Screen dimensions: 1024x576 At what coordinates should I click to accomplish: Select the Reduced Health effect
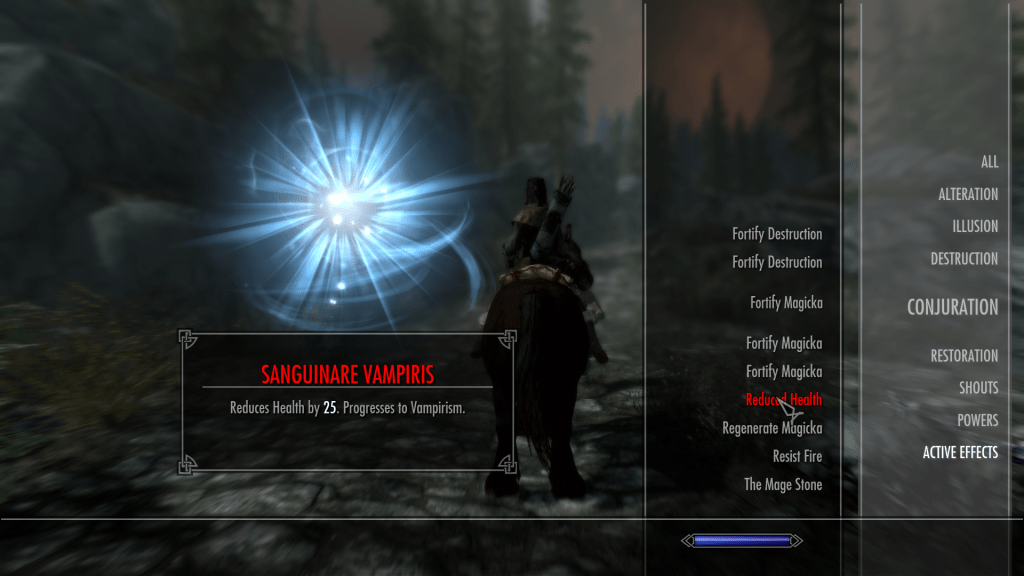(783, 399)
